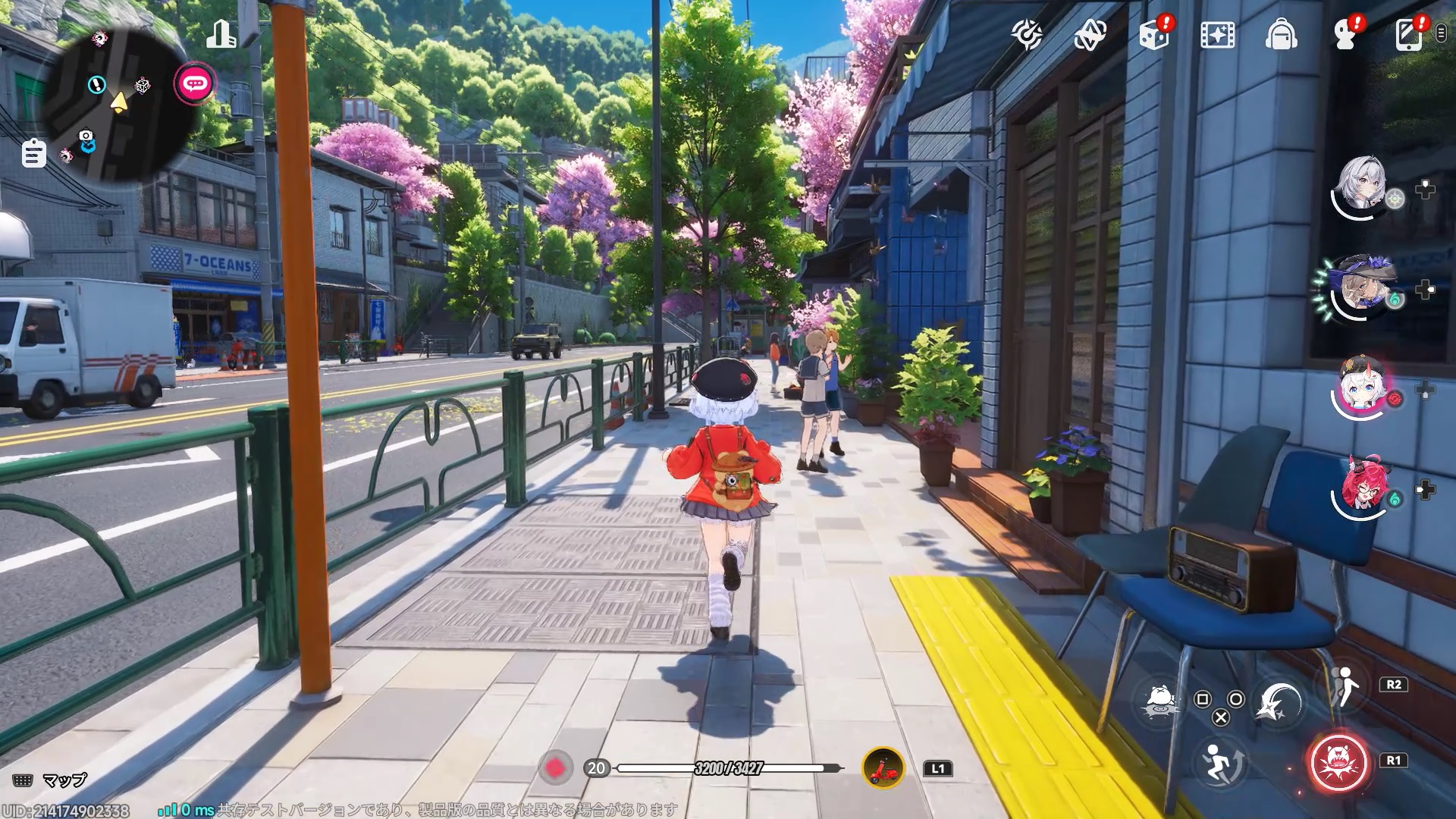Open the sparkling film strip icon
Viewport: 1456px width, 819px height.
click(1217, 35)
